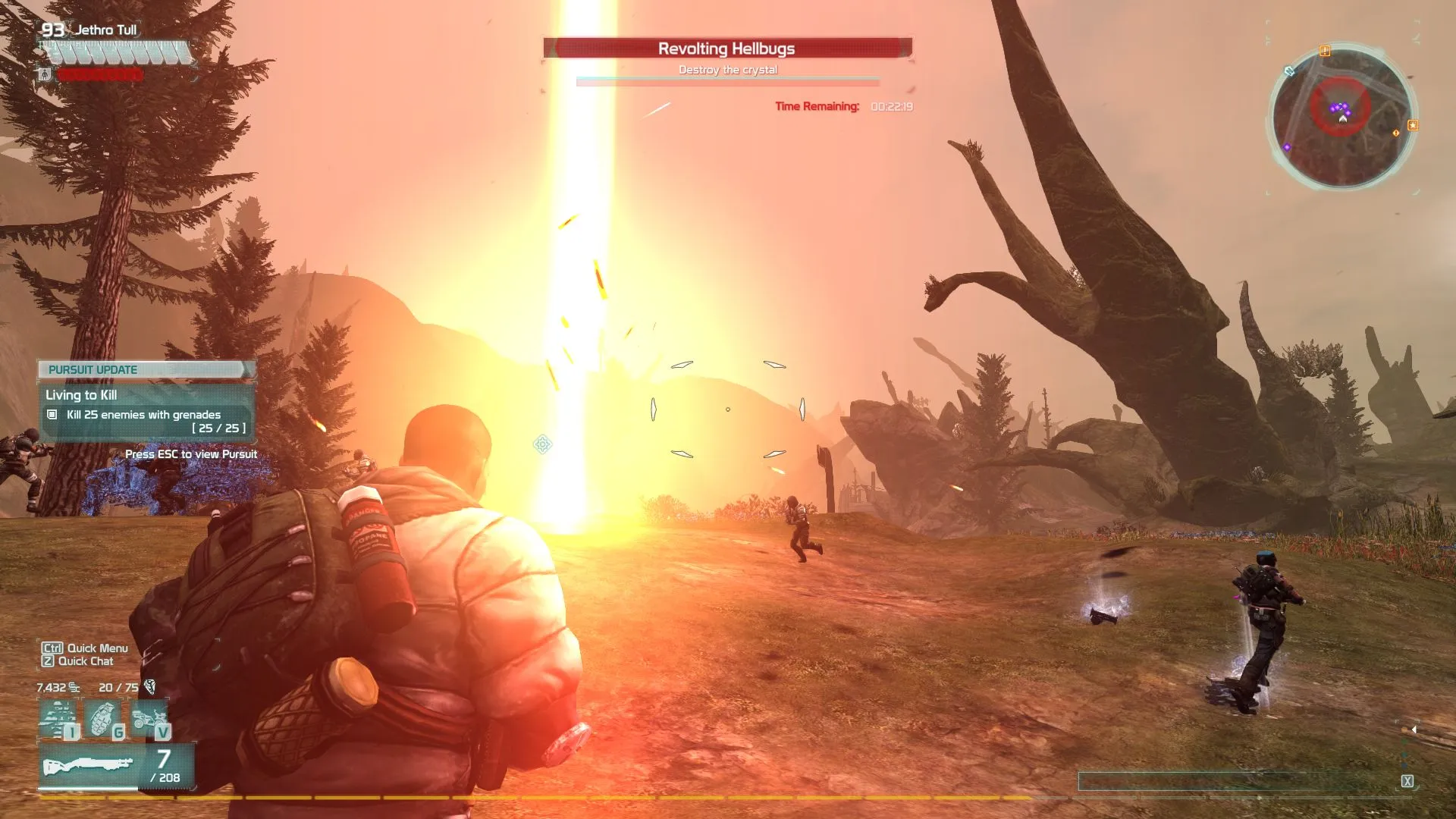Screen dimensions: 1456x819
Task: Click the Revolting Hellbugs objective banner
Action: tap(726, 49)
